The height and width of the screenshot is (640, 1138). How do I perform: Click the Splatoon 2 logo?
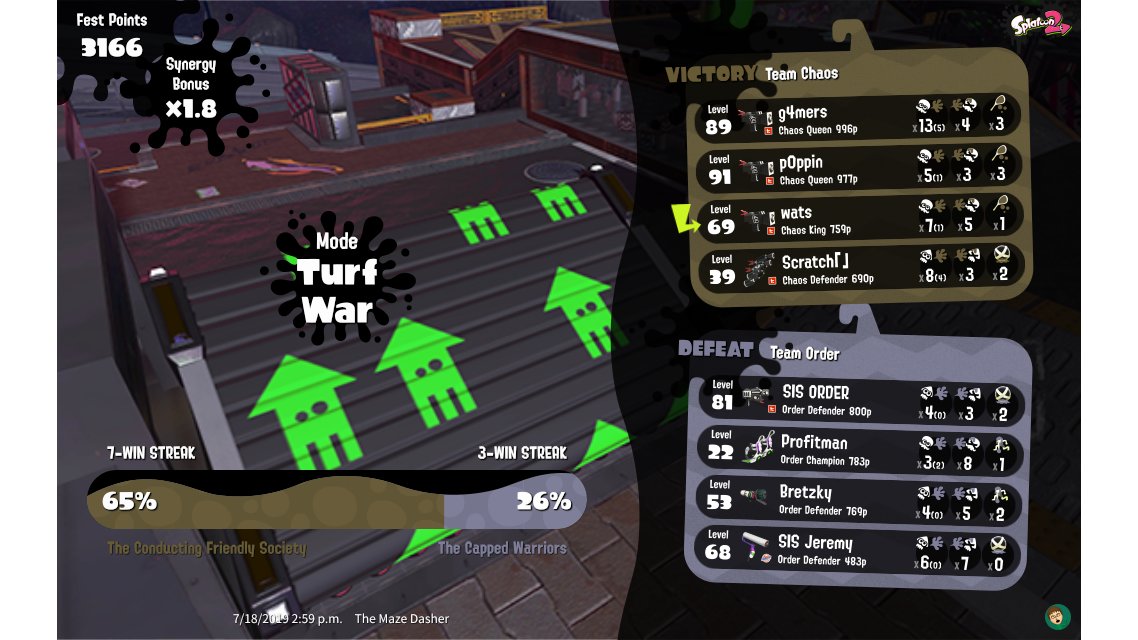click(x=1040, y=24)
